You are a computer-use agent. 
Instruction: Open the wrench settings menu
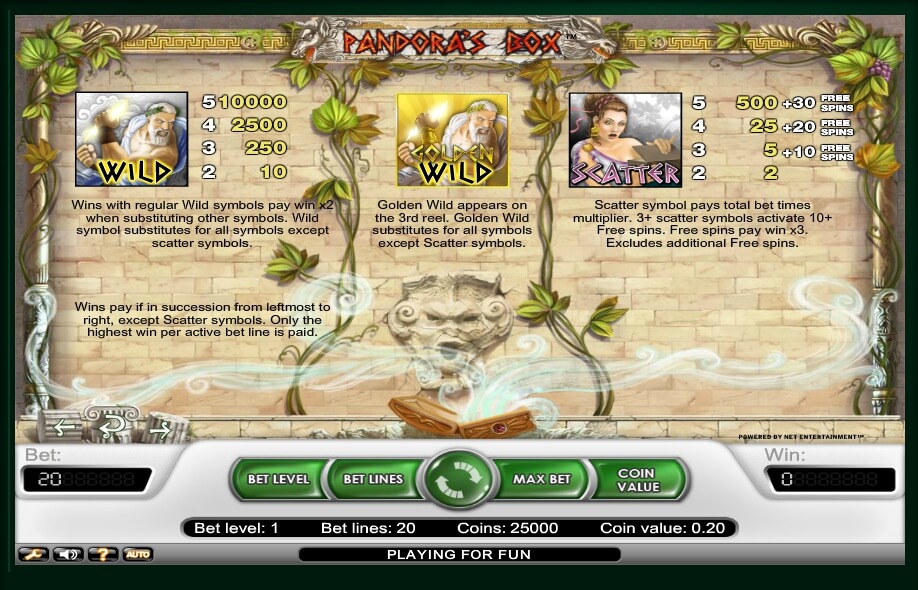pyautogui.click(x=33, y=554)
